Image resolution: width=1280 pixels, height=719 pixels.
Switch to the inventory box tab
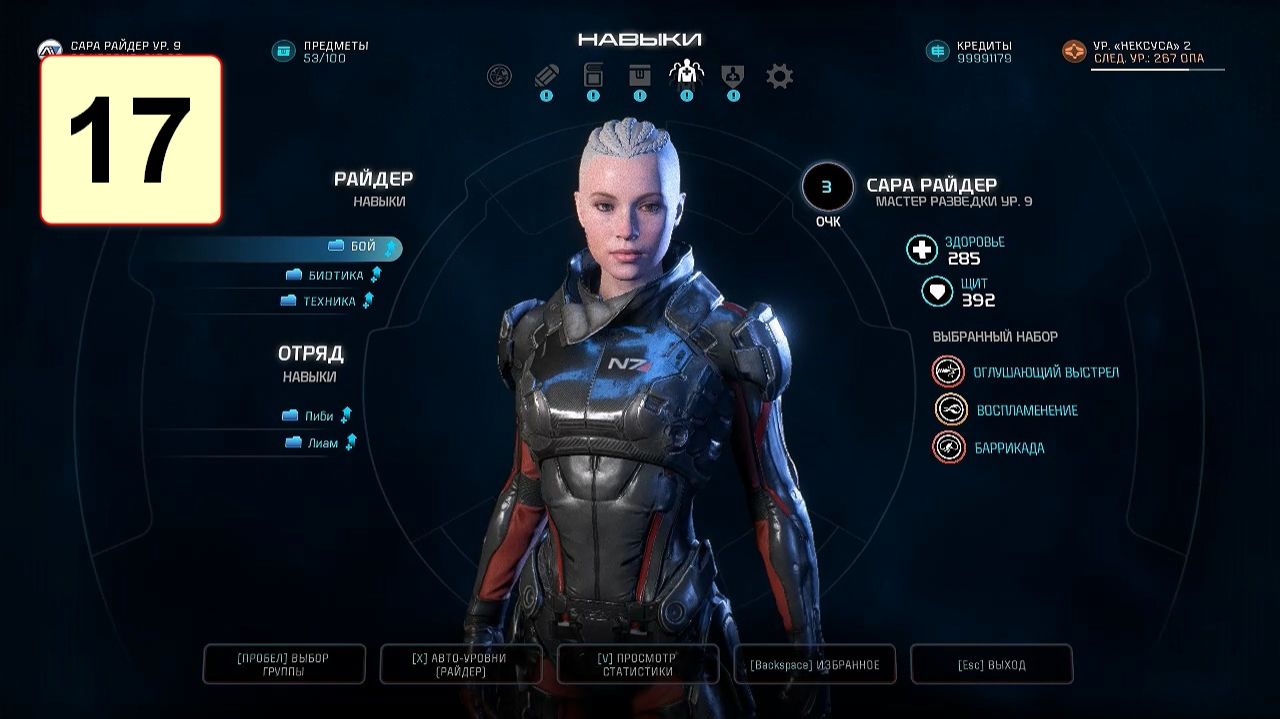[640, 76]
